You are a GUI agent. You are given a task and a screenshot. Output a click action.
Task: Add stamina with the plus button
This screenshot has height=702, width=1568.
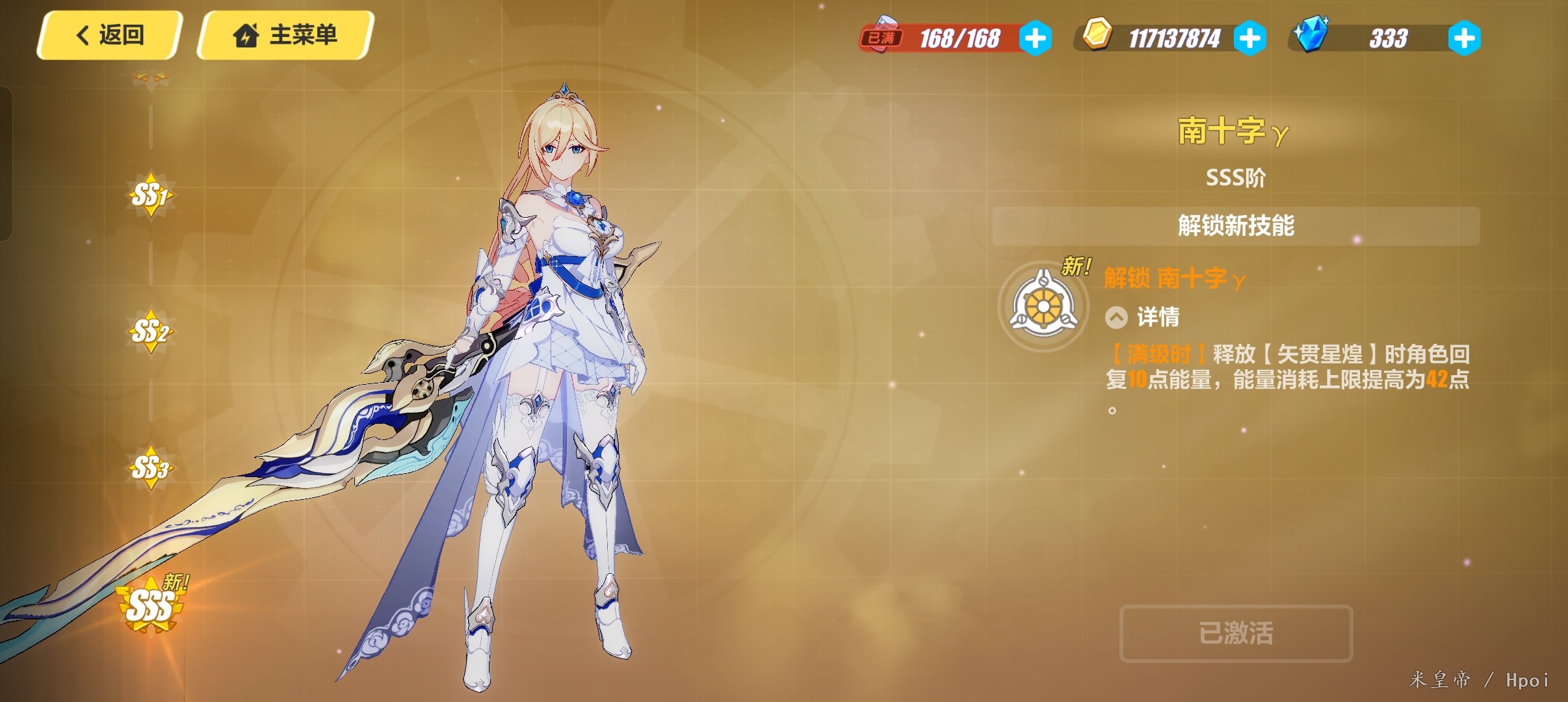[1035, 38]
